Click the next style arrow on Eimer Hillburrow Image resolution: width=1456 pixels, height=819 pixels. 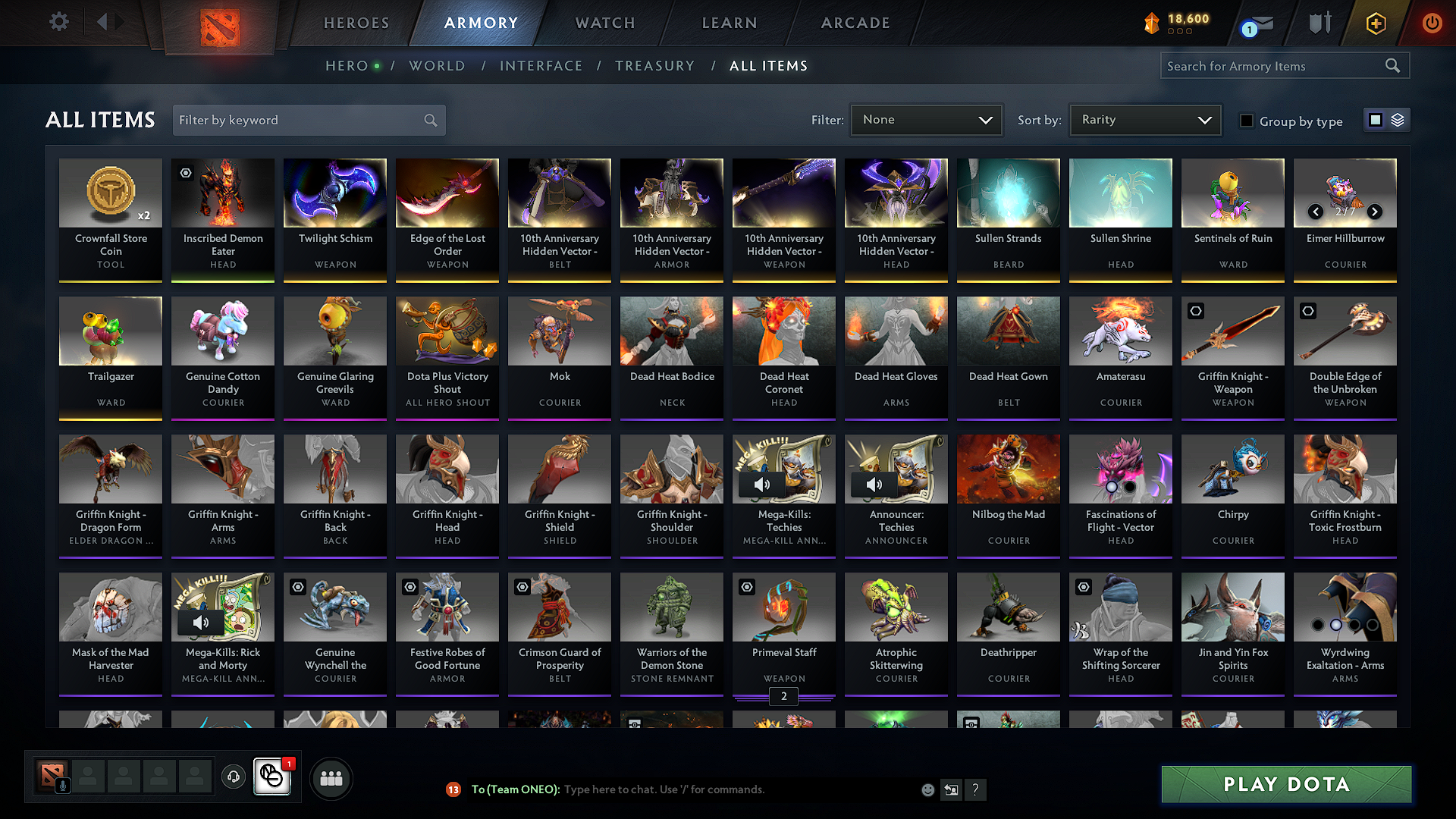pos(1375,212)
